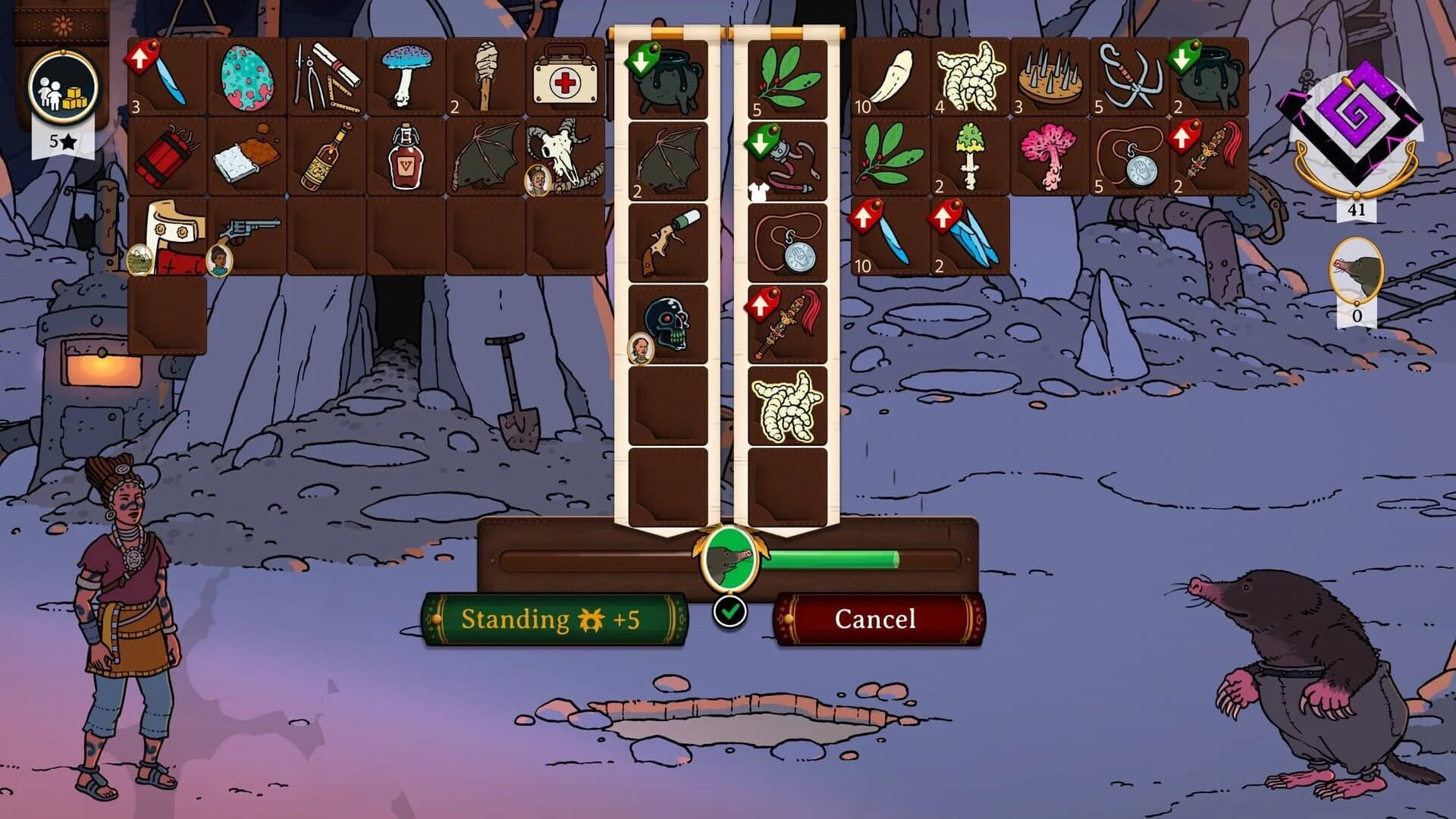This screenshot has height=819, width=1456.
Task: Click the black cauldron in the trade column
Action: [667, 76]
